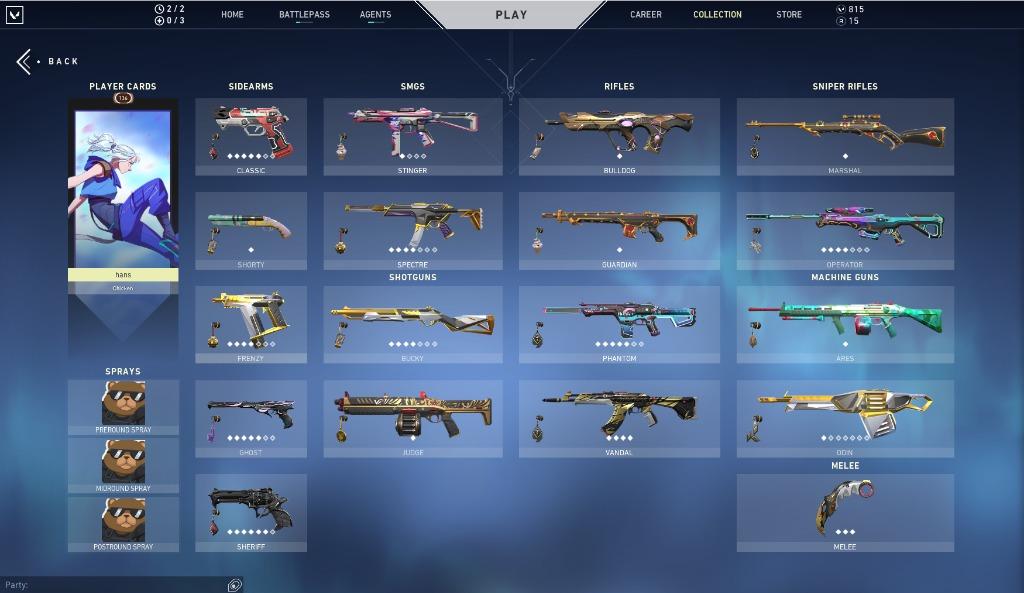Click the Valorant logo menu icon
This screenshot has width=1024, height=593.
click(x=14, y=15)
